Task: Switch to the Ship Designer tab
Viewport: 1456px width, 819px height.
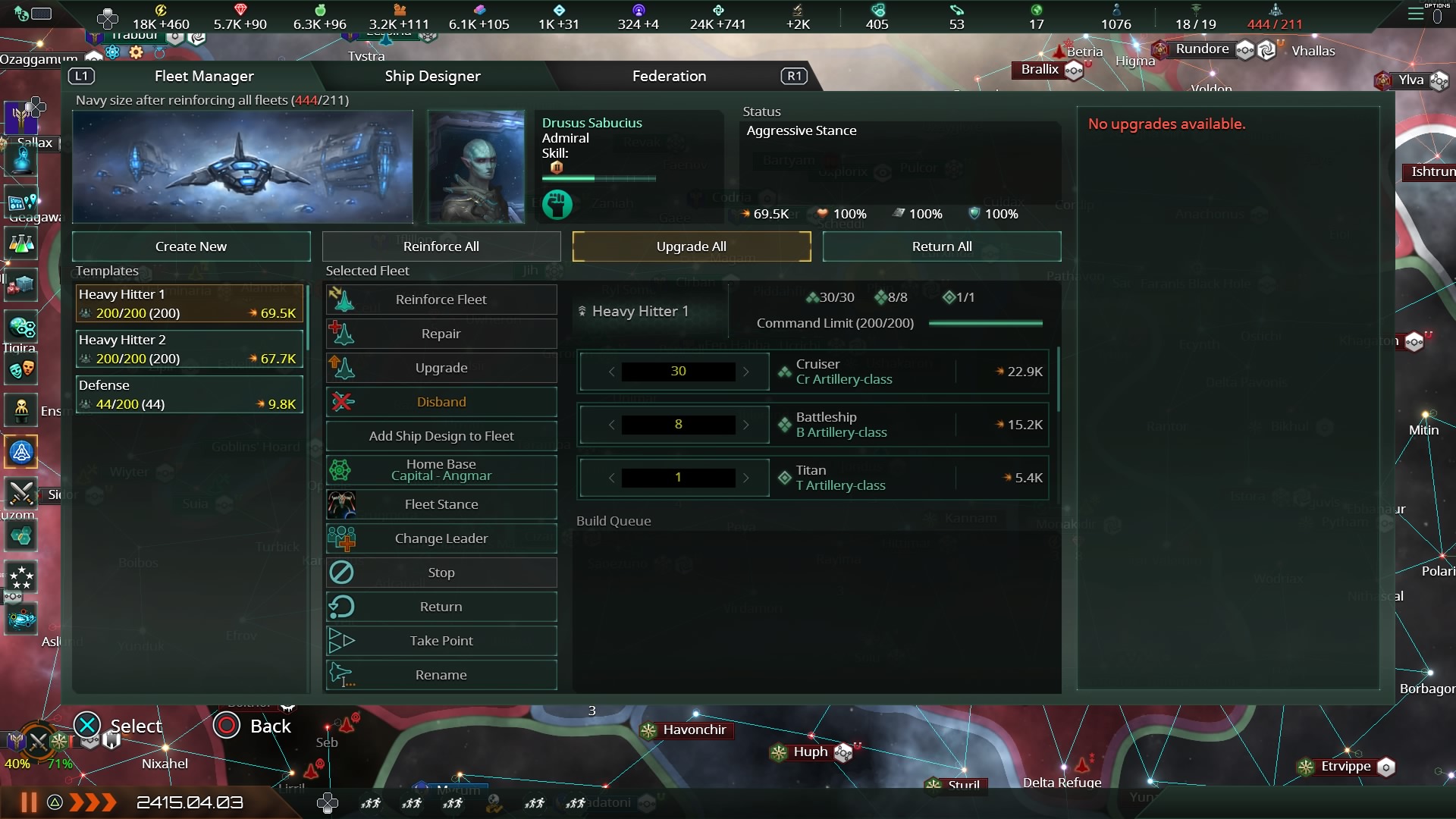Action: 432,76
